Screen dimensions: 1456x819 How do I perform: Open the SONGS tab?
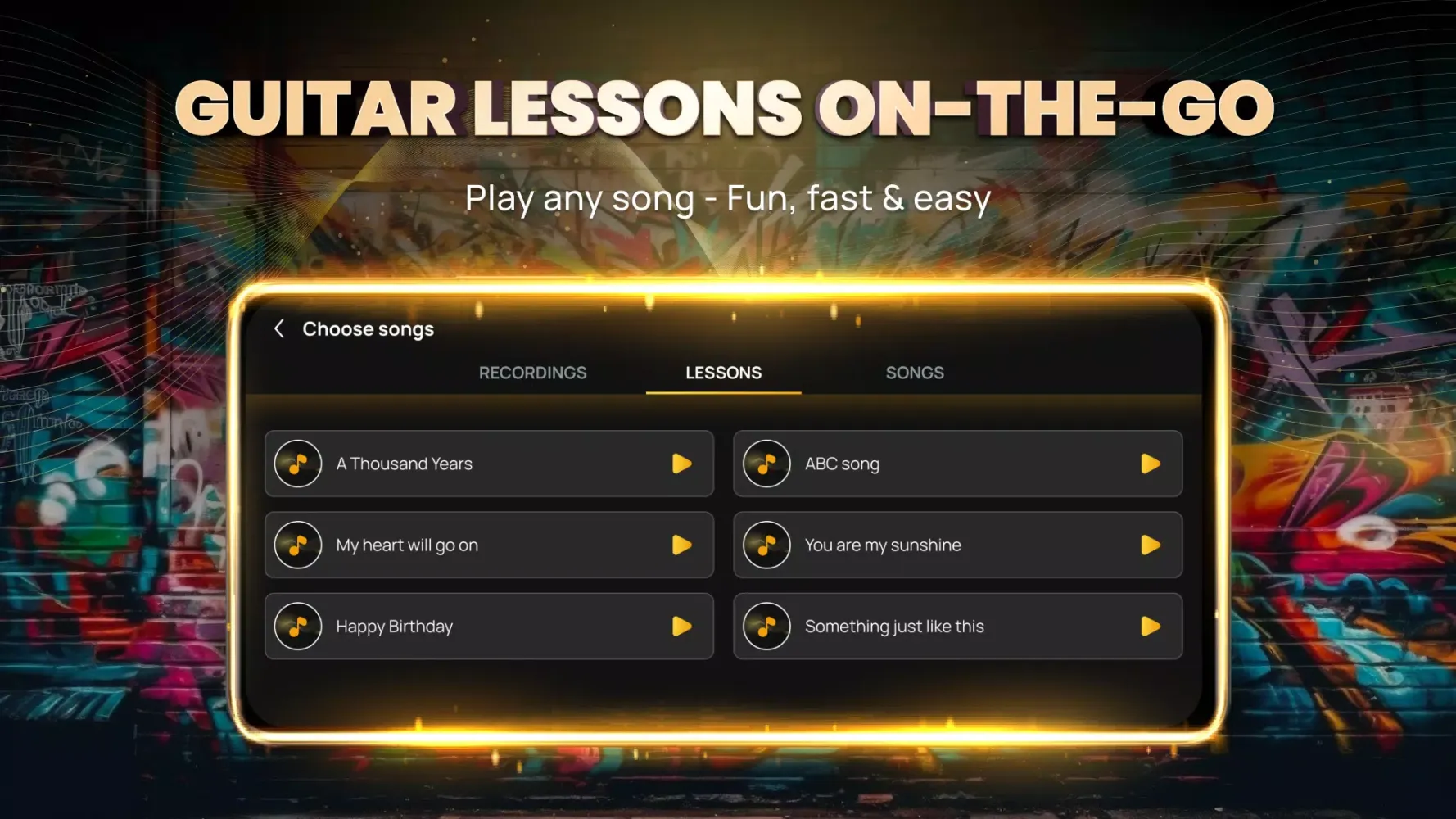(915, 373)
